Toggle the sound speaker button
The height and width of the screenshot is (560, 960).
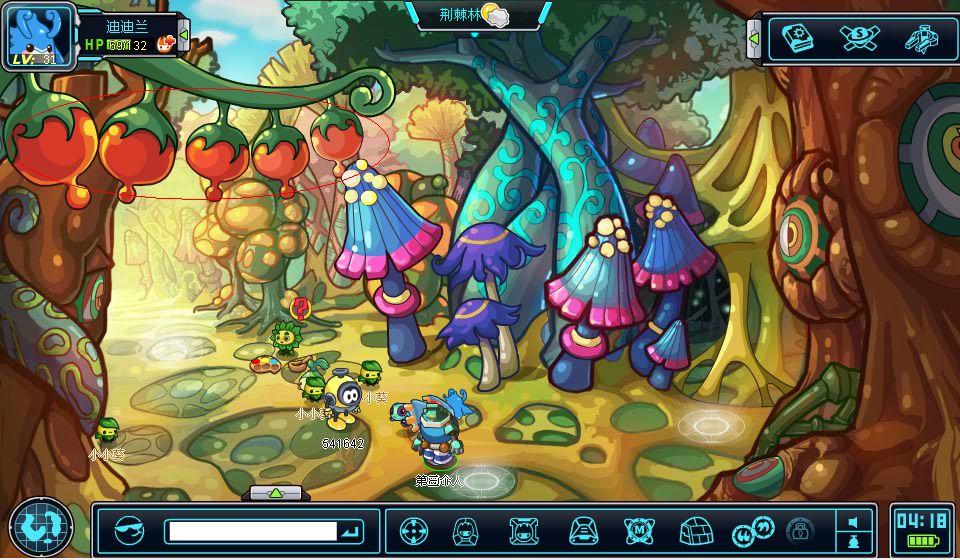click(x=853, y=522)
